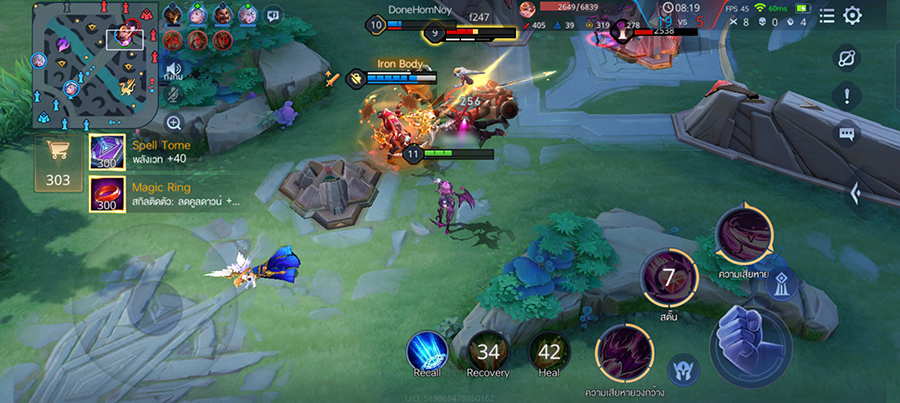Purchase the suggested Magic Ring item

click(x=107, y=193)
